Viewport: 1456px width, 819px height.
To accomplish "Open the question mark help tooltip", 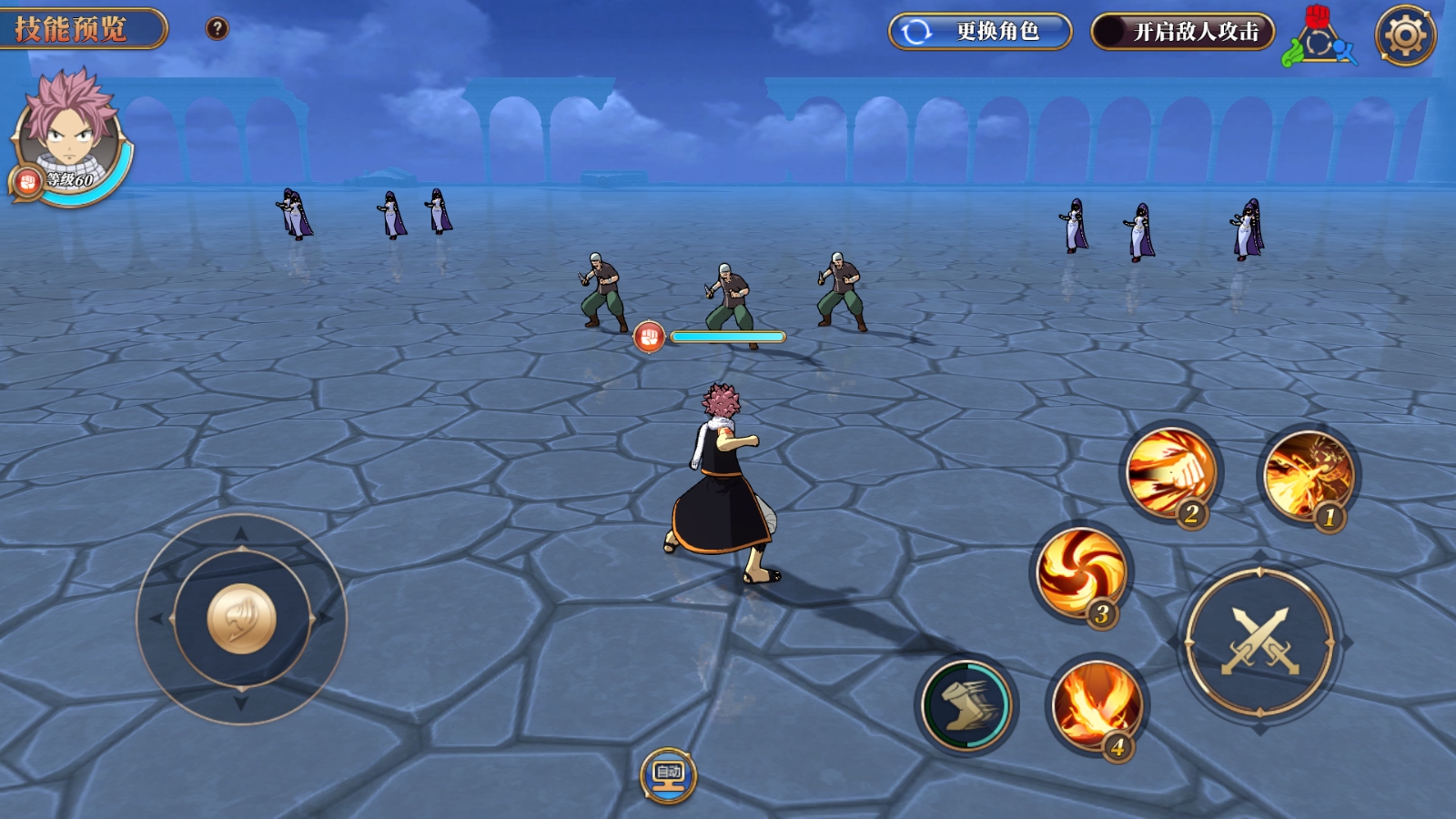I will tap(217, 28).
